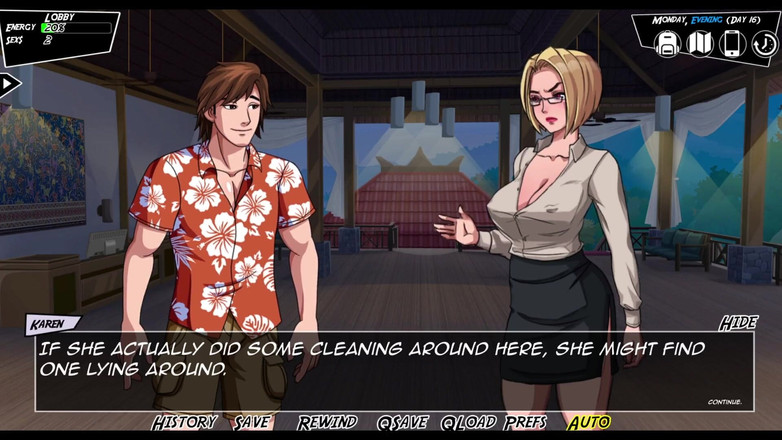Rewind the last dialogue line
782x440 pixels.
(327, 423)
